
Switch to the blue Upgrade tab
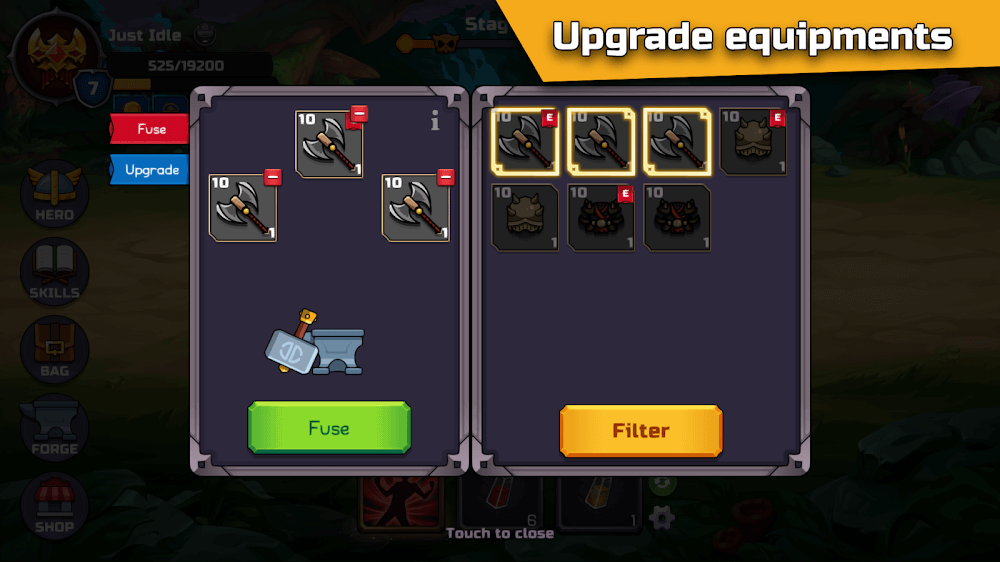pos(150,170)
